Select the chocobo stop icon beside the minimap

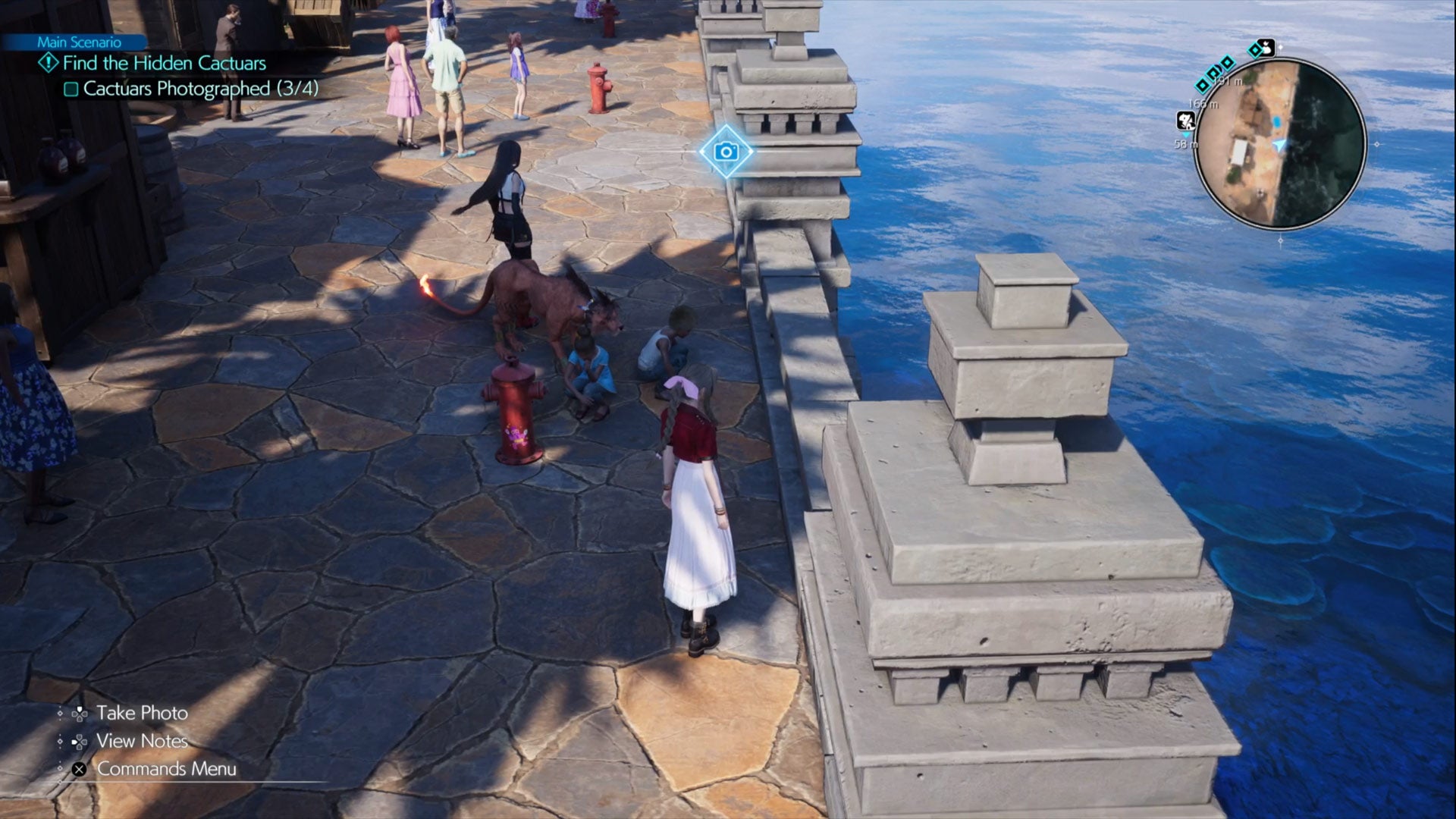[x=1186, y=121]
